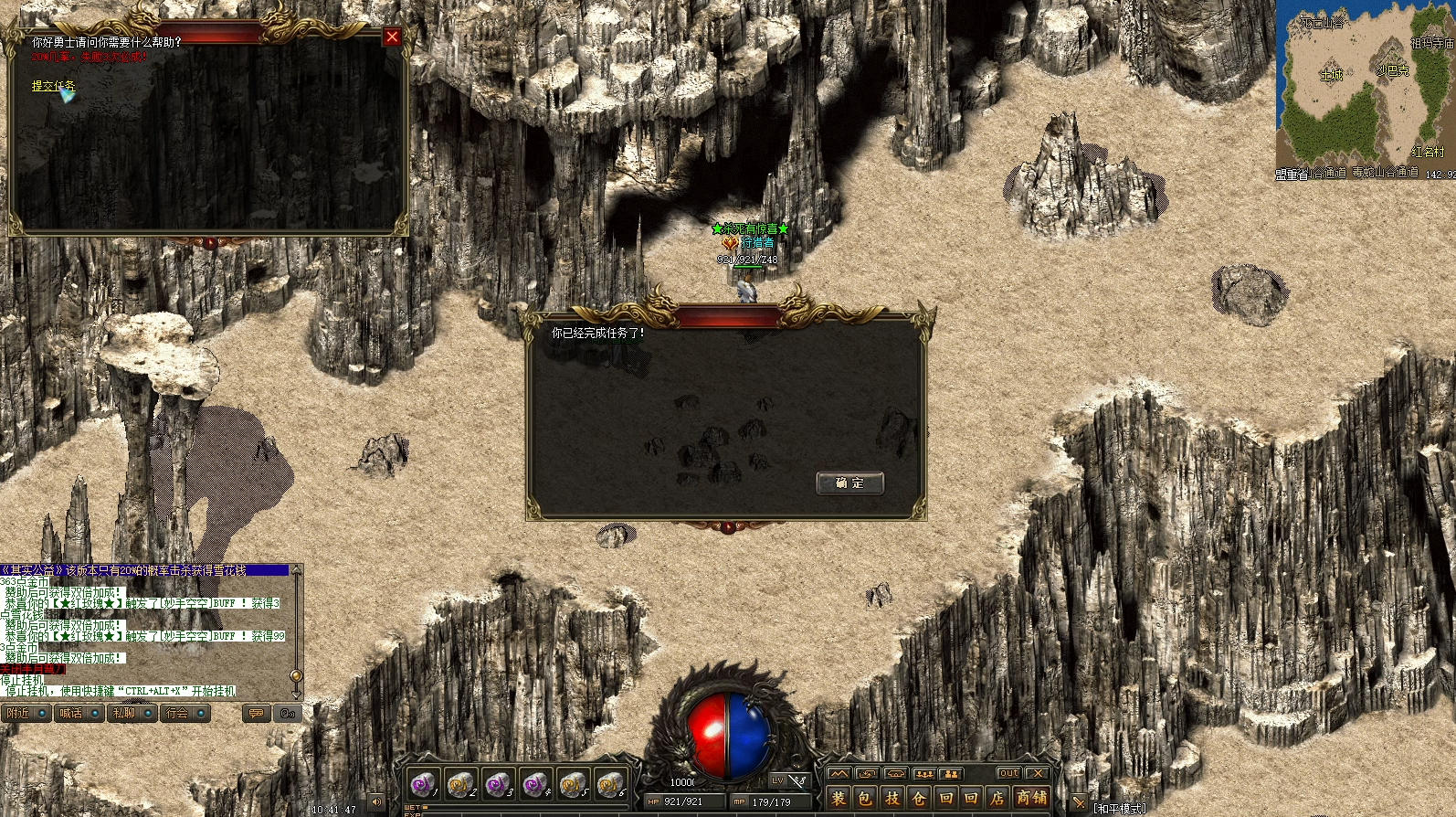Choose the 提交任务 dialogue option
This screenshot has height=817, width=1456.
(53, 86)
